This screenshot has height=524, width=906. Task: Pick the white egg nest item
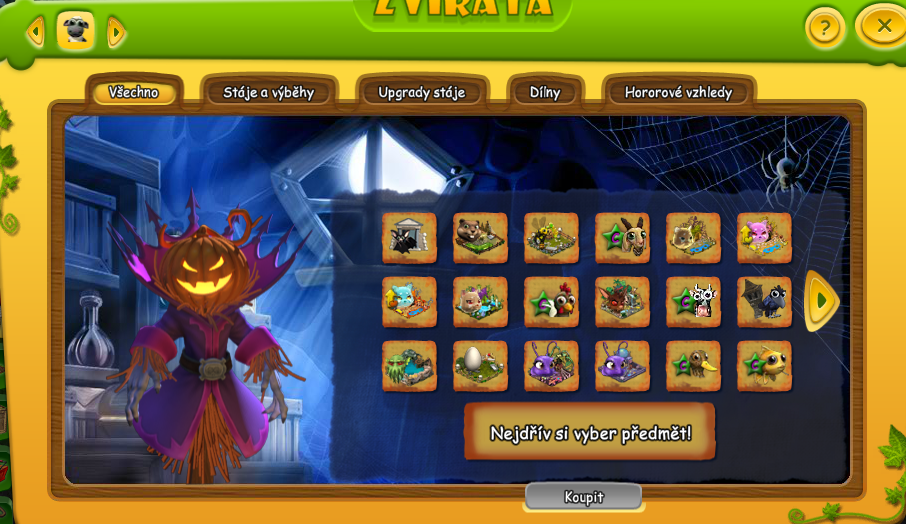point(480,366)
